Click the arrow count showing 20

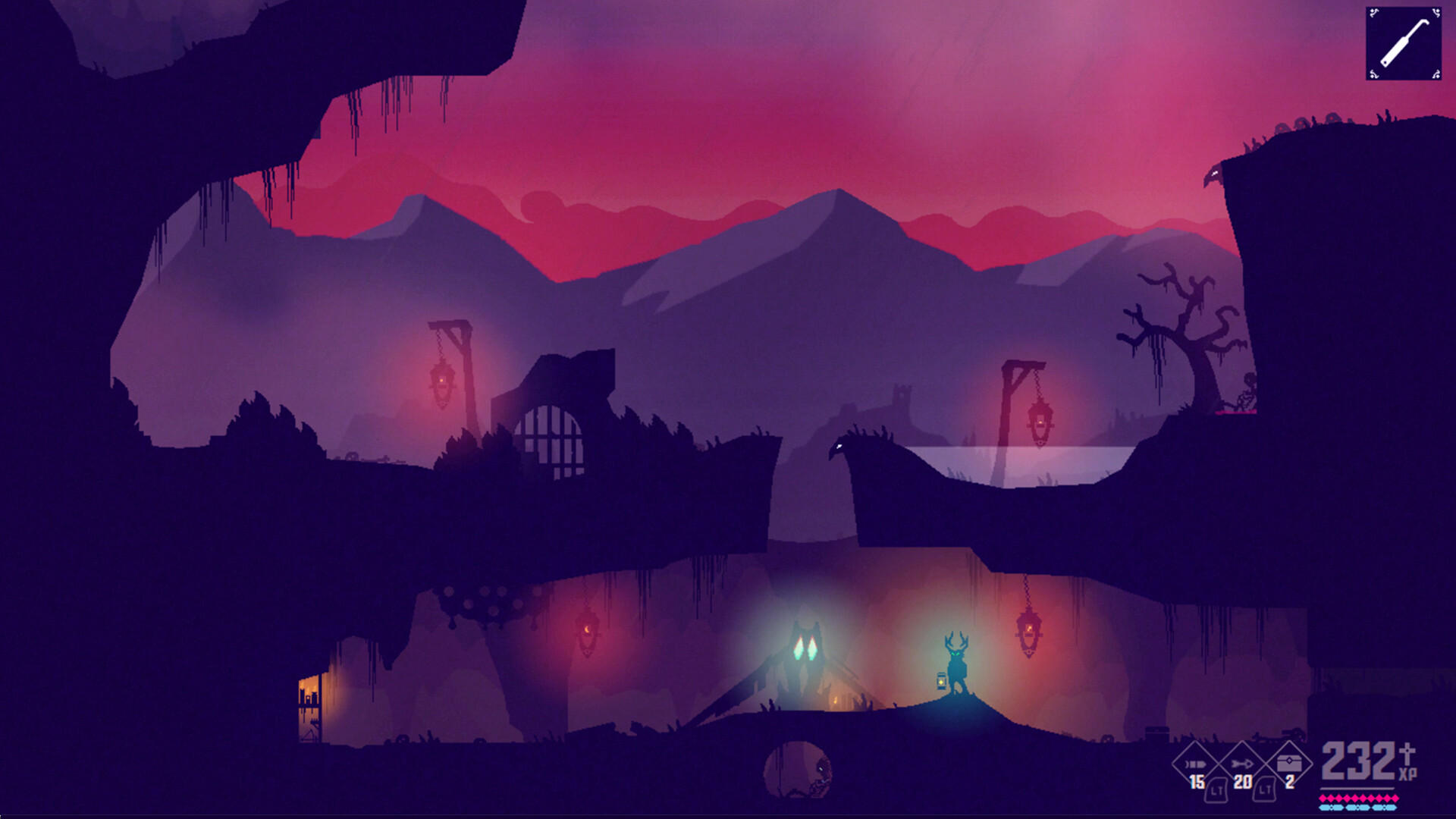[1244, 781]
